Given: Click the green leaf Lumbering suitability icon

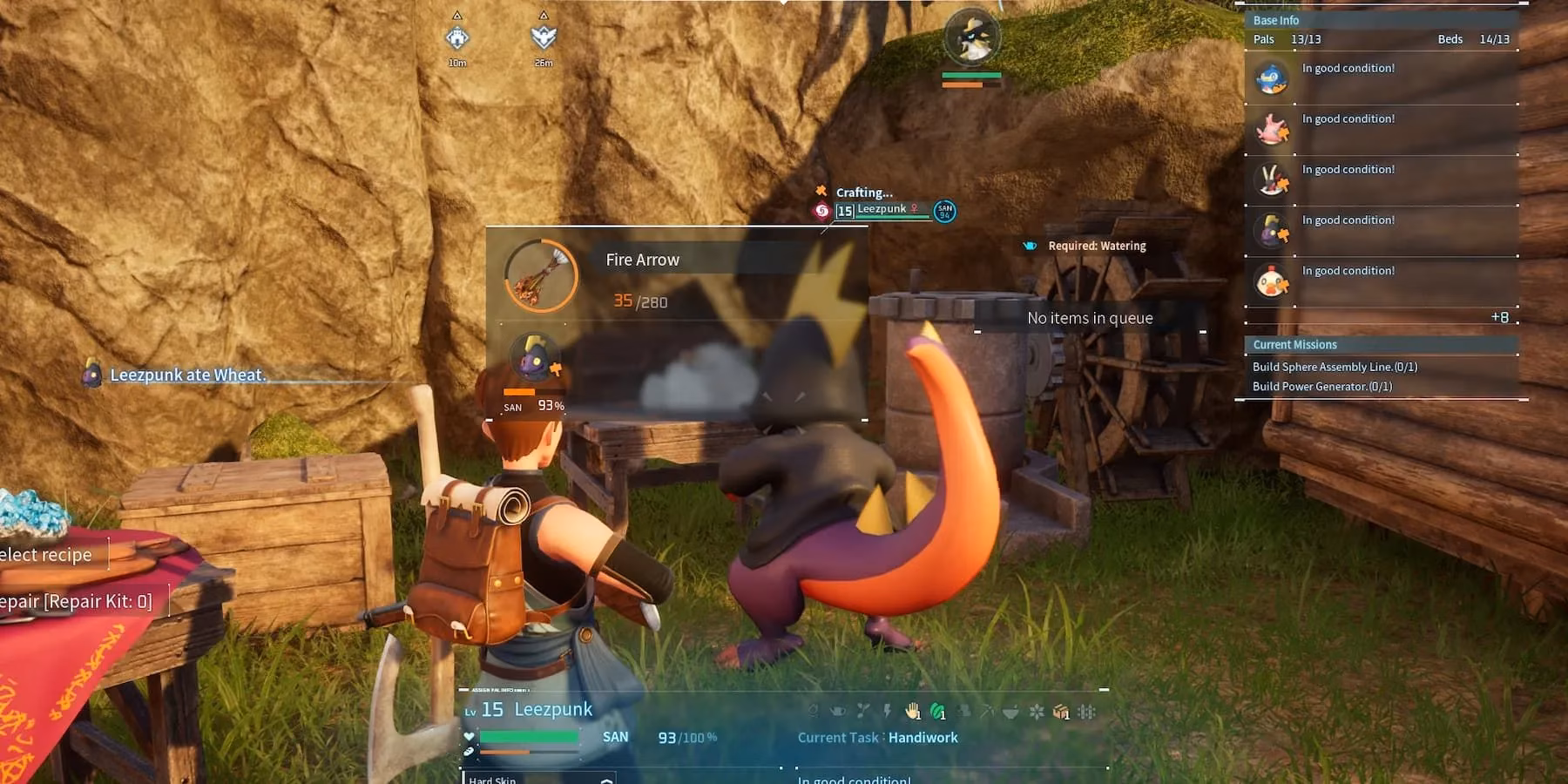Looking at the screenshot, I should coord(937,712).
